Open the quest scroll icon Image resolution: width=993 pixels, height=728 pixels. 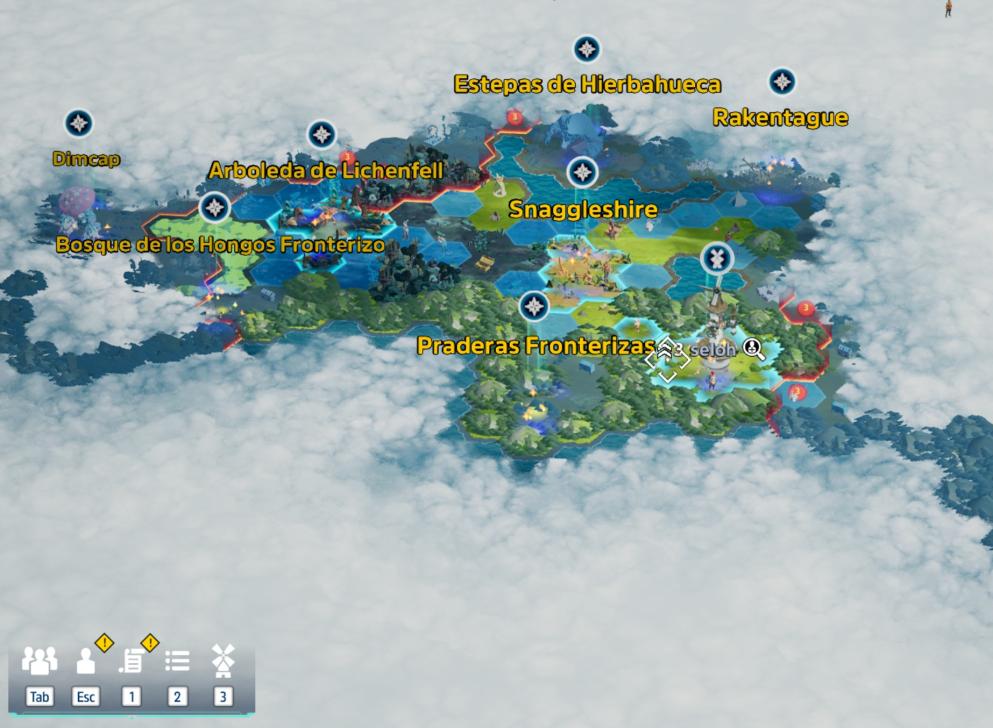131,661
